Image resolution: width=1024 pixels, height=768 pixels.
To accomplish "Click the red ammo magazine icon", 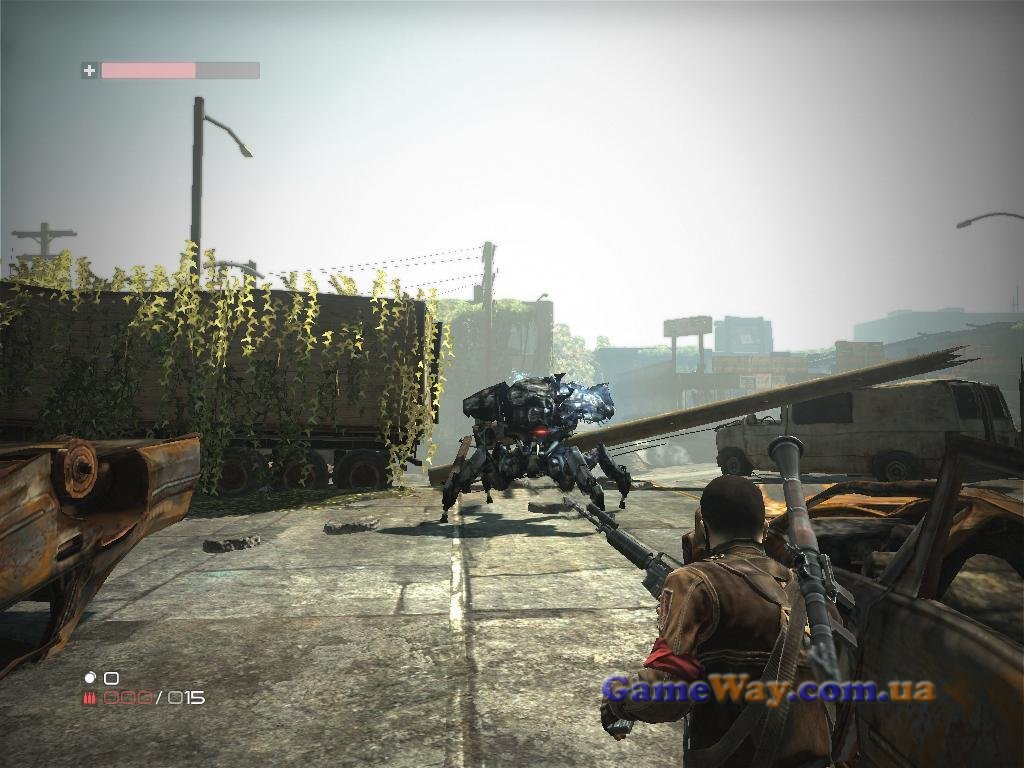I will (89, 698).
